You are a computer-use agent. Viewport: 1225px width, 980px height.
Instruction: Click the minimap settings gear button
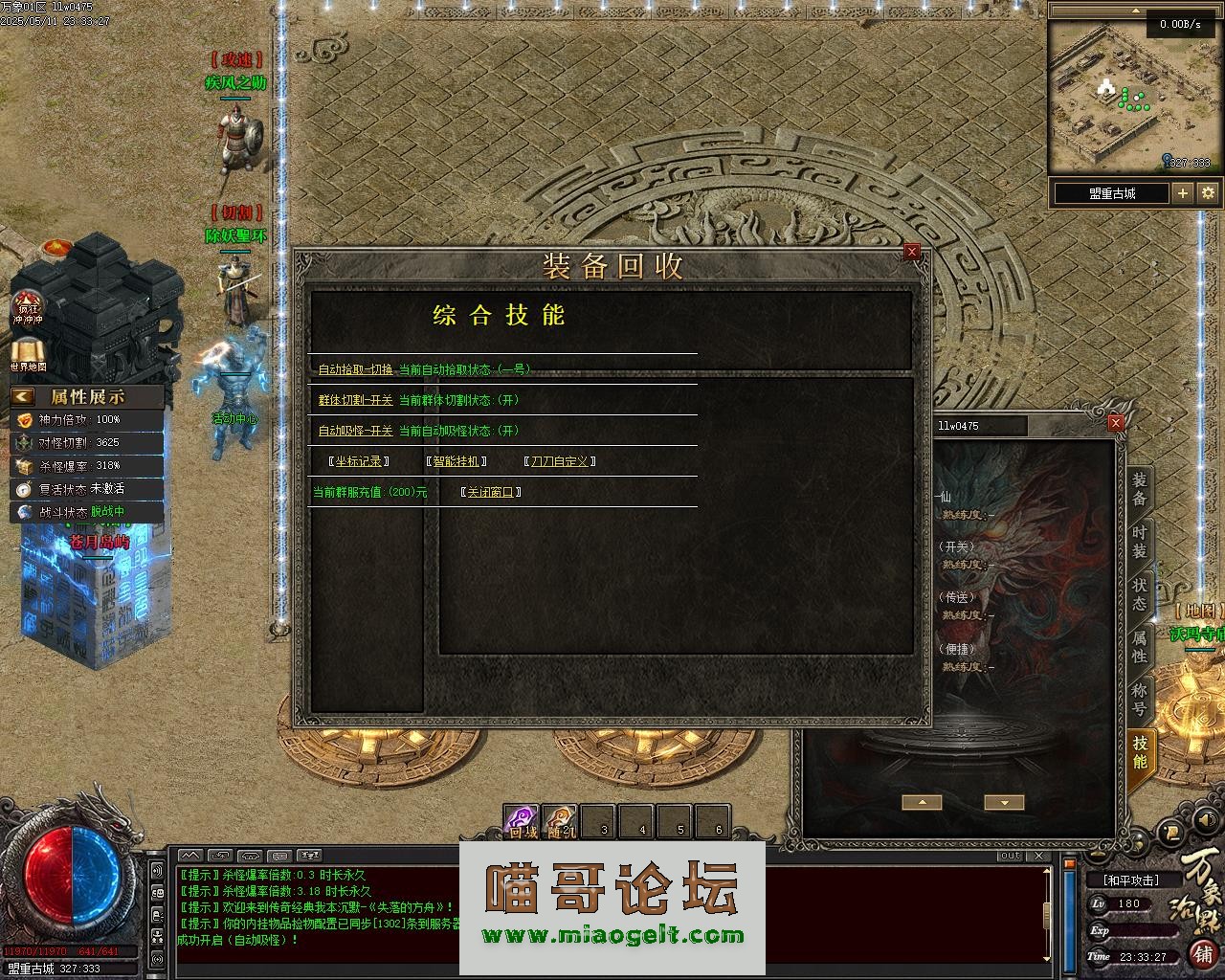[1208, 193]
